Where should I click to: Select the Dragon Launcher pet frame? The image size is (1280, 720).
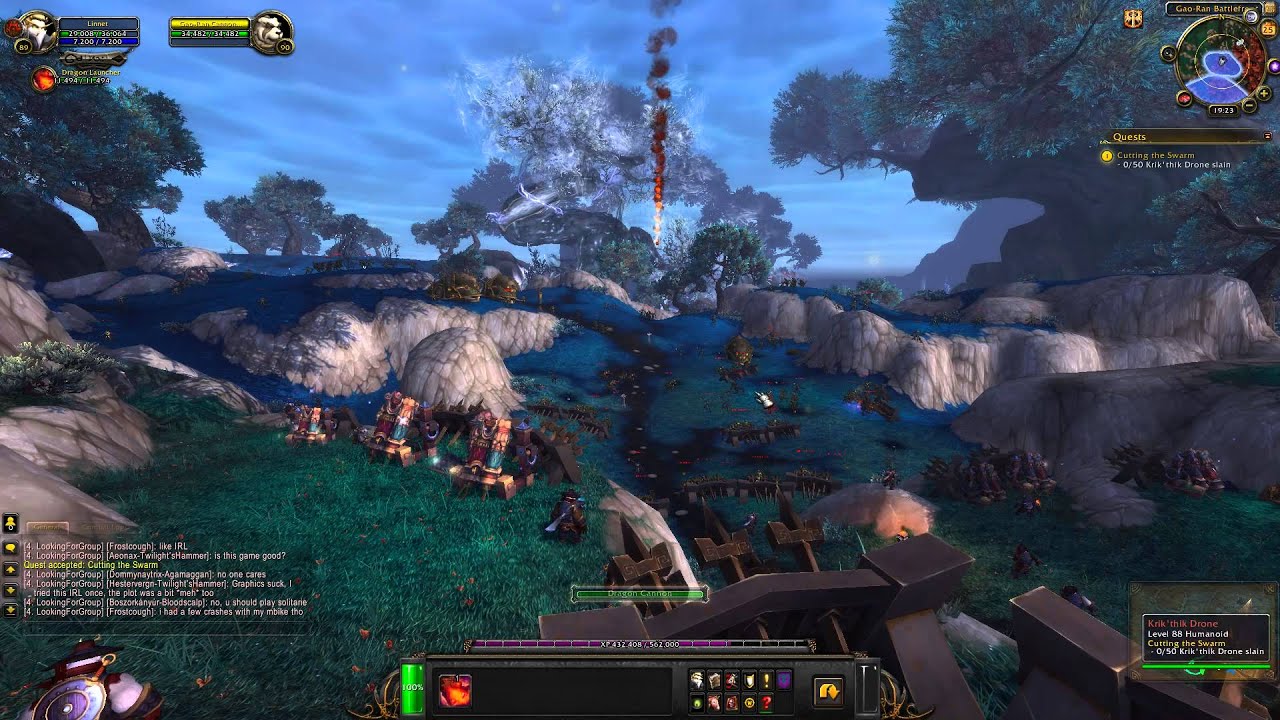click(x=44, y=79)
